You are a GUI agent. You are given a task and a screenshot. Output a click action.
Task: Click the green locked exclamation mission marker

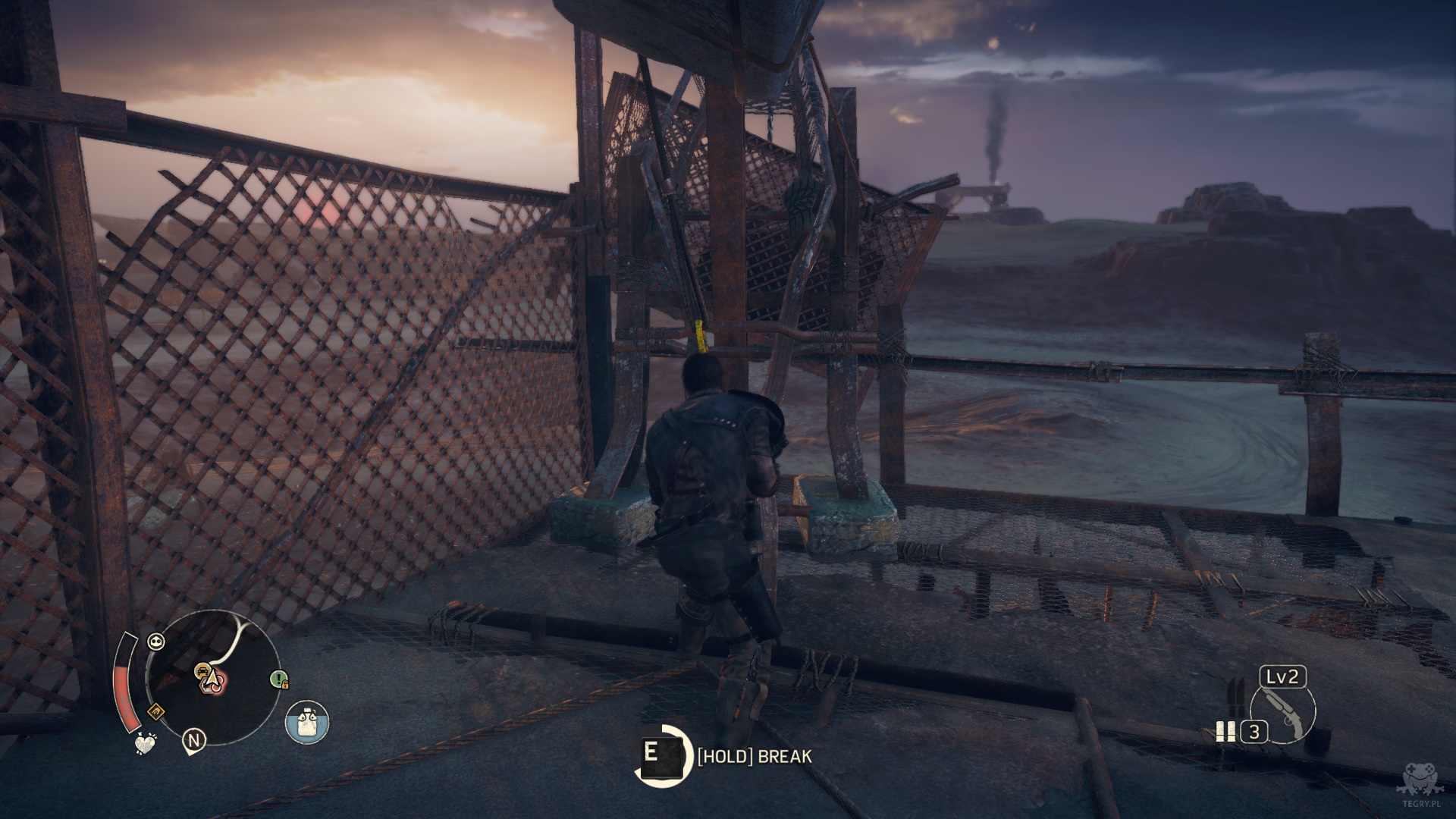279,679
